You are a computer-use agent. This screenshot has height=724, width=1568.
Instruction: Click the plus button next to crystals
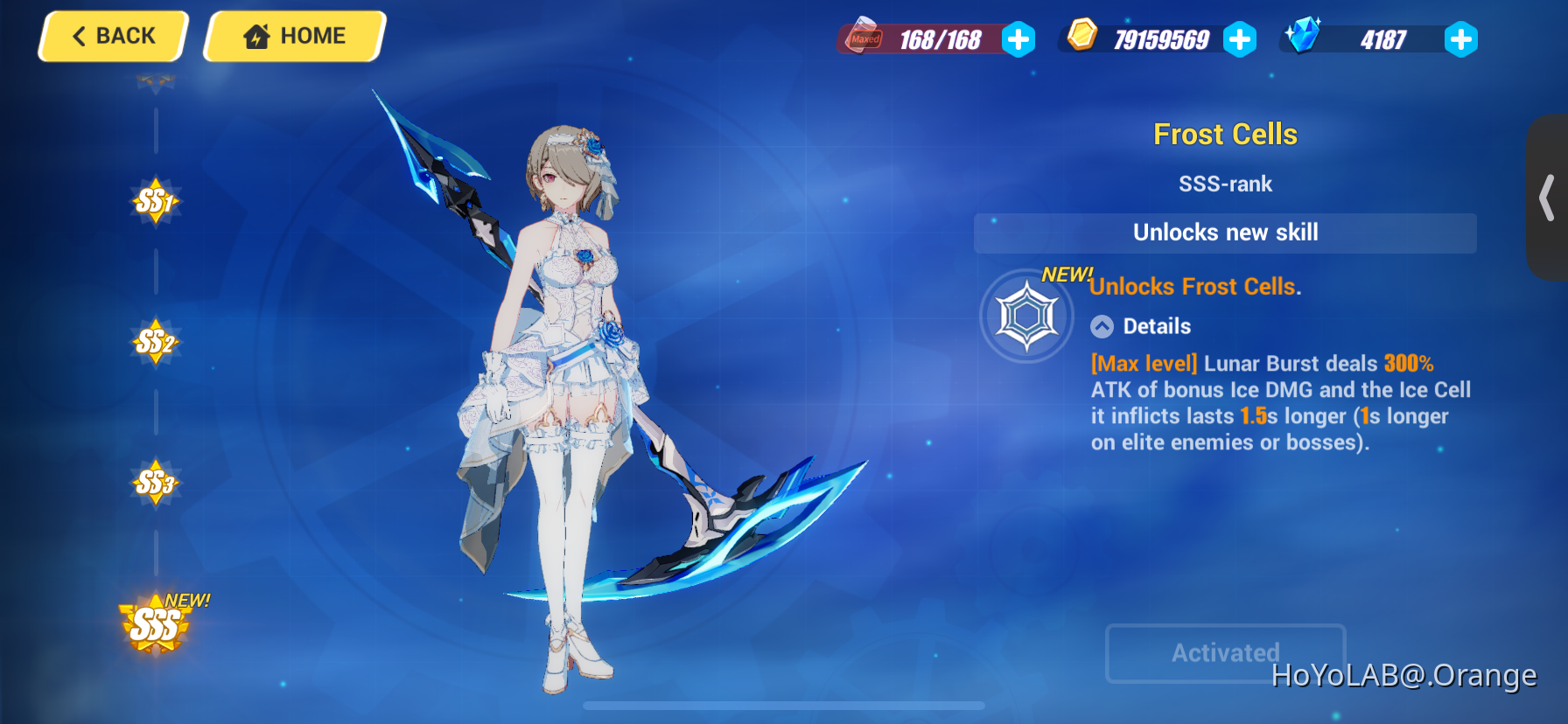tap(1461, 38)
